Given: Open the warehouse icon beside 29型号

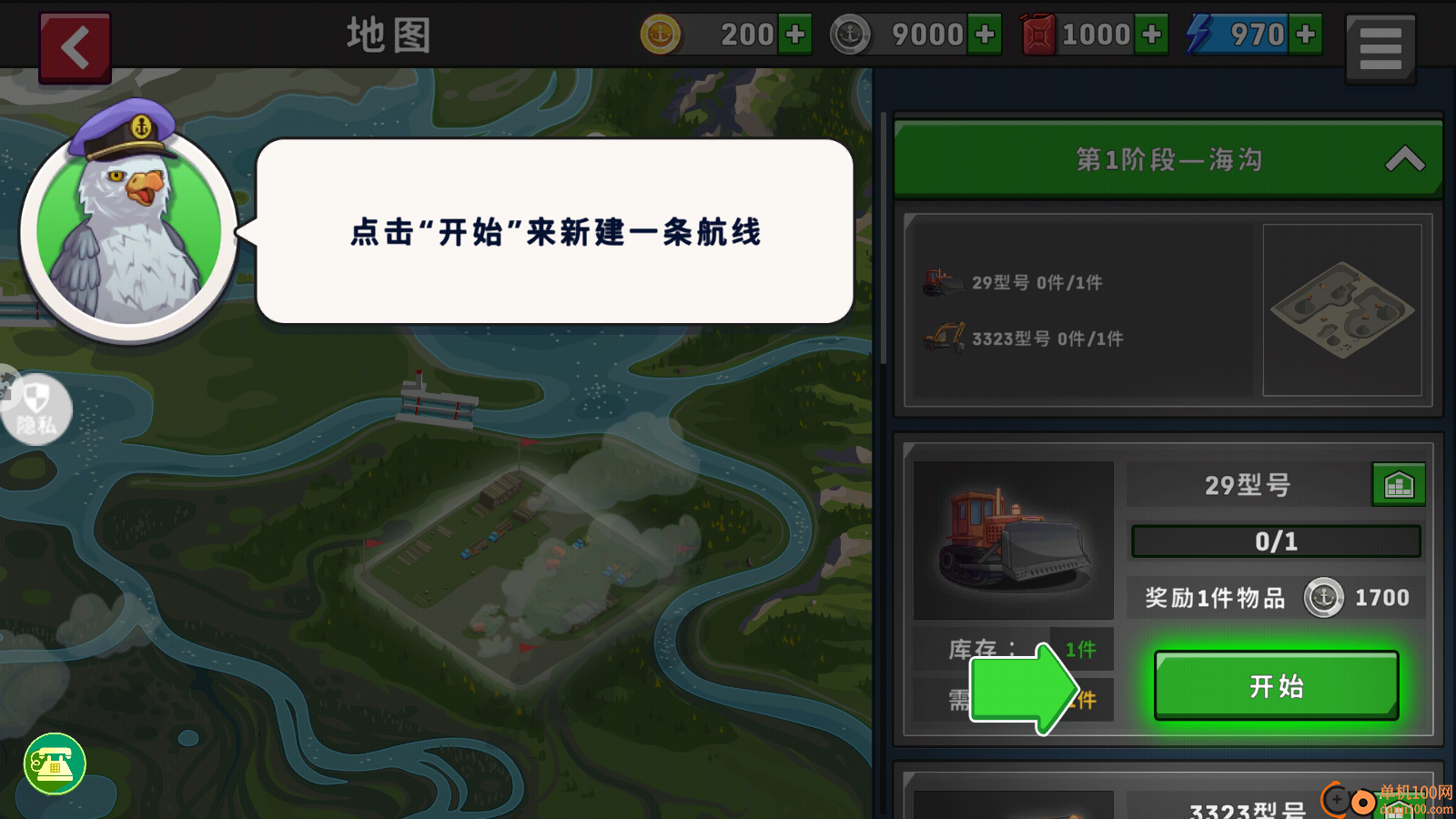Looking at the screenshot, I should (x=1399, y=485).
